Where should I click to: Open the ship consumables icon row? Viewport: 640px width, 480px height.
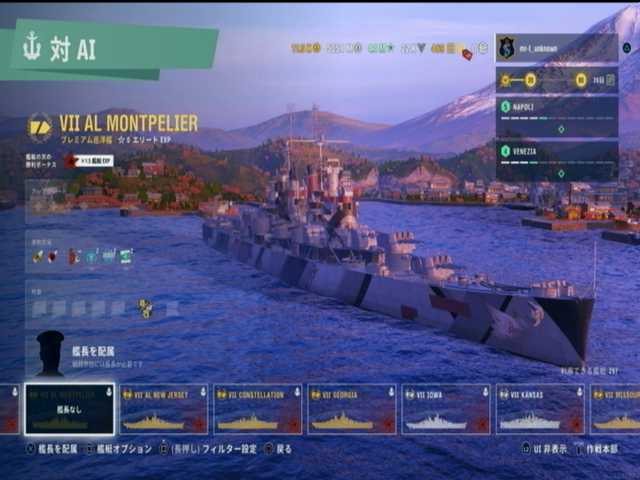82,256
